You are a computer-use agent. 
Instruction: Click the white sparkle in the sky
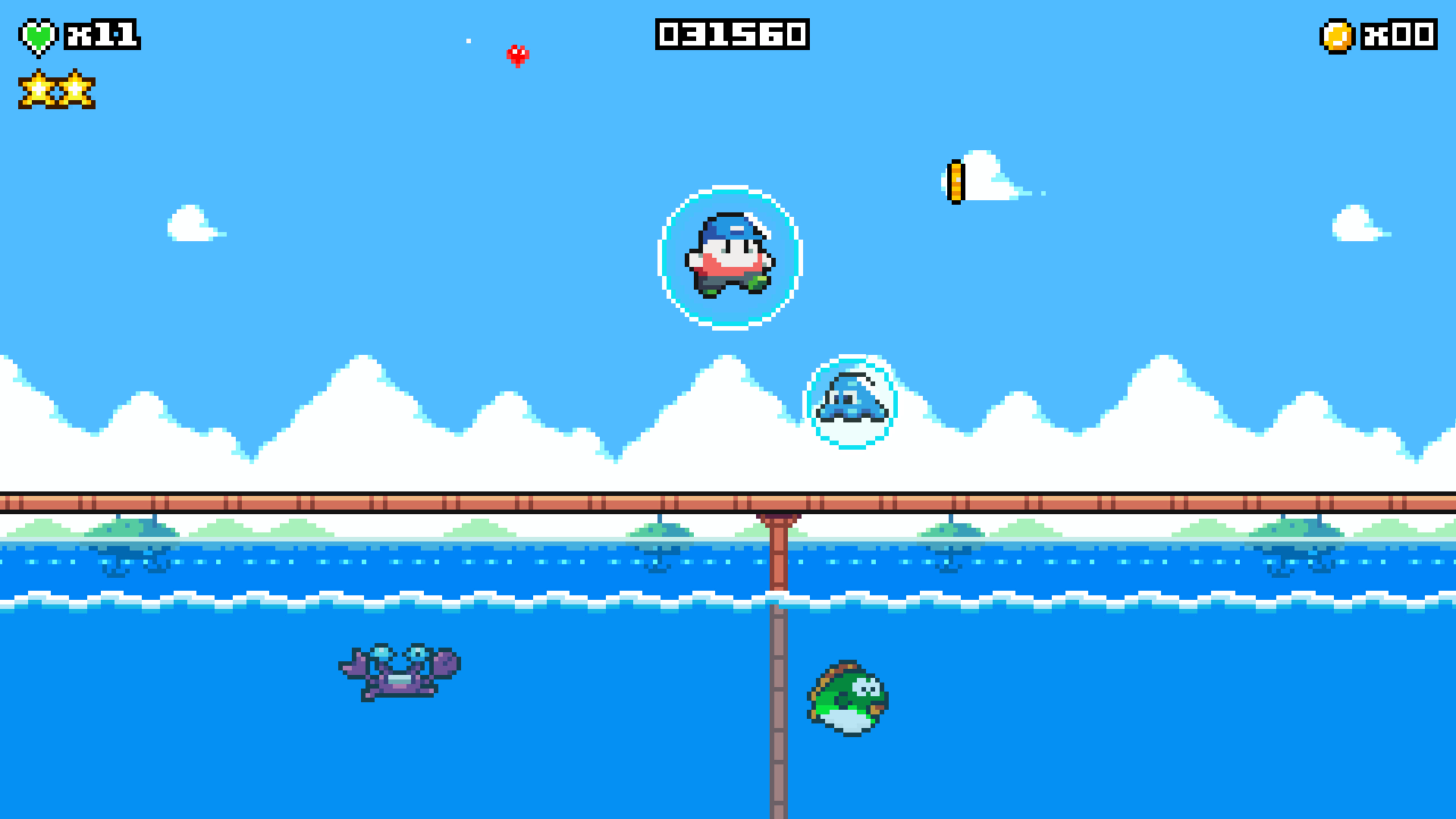(467, 41)
